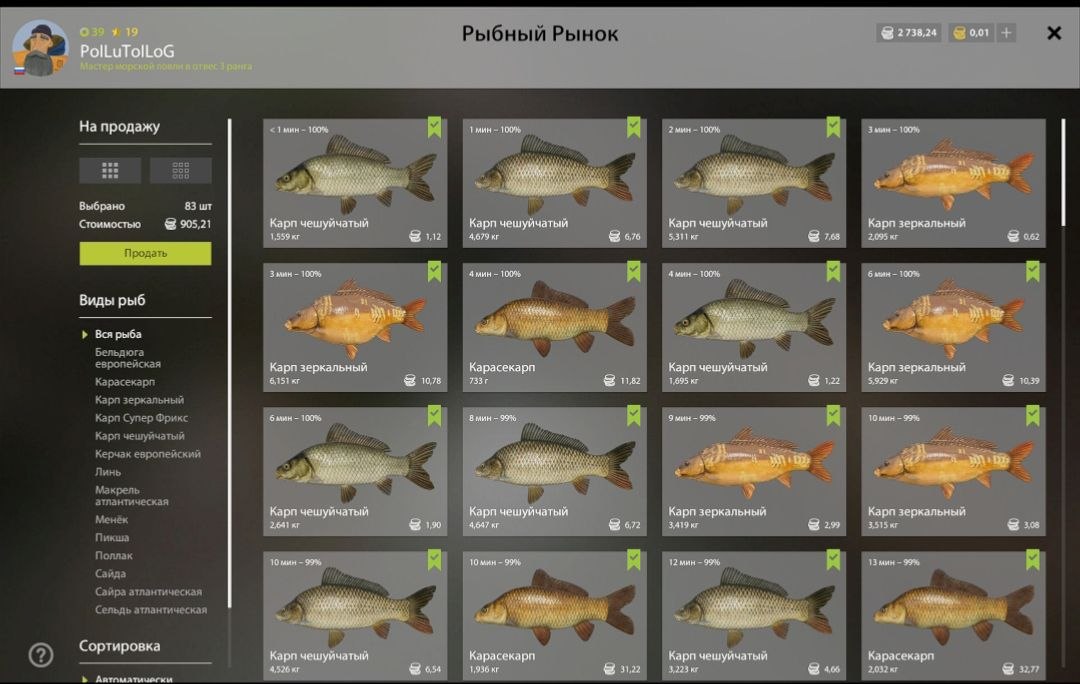Select the Вся рыба filter

click(118, 334)
